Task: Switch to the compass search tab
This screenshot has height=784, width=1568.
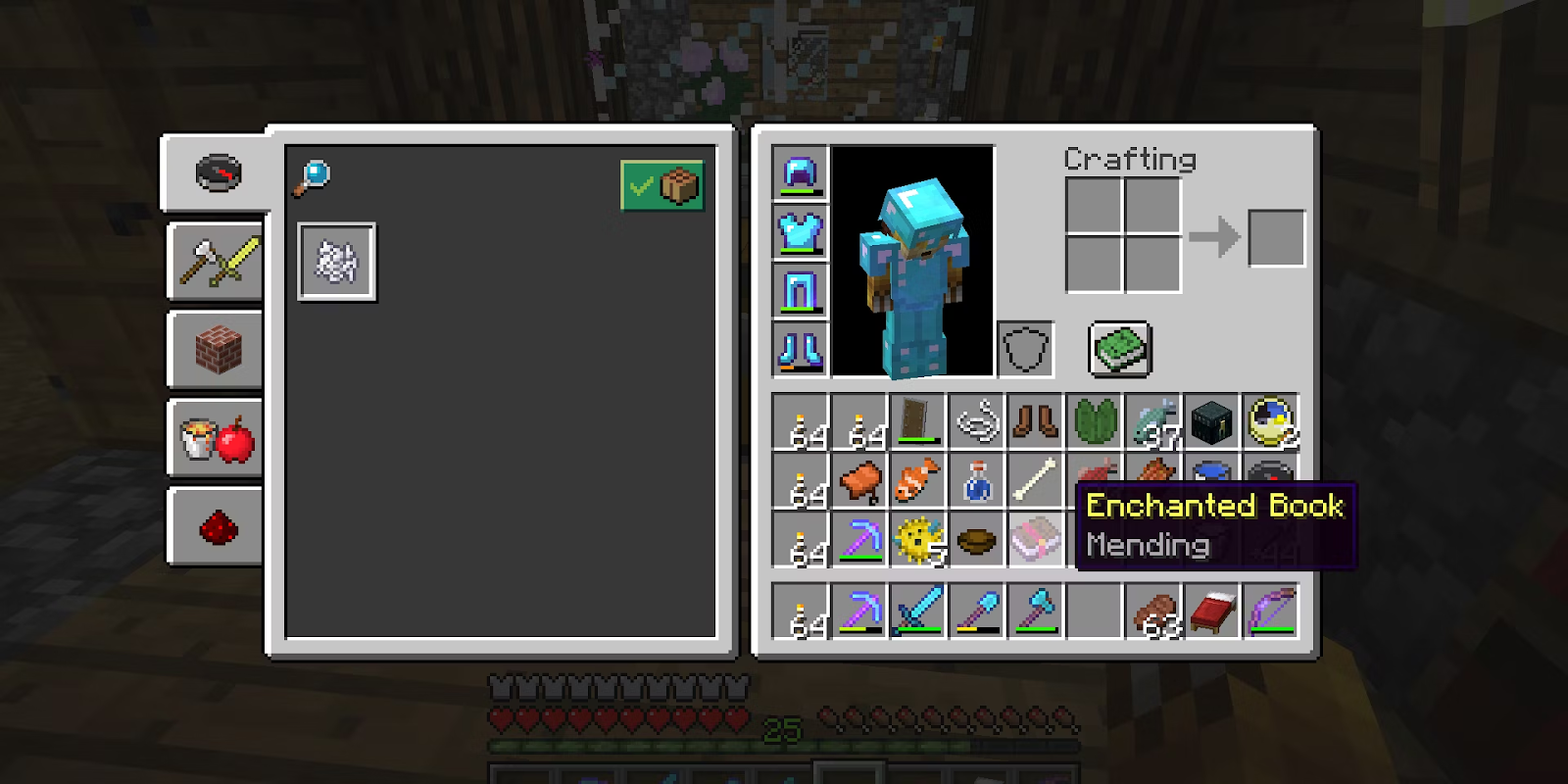Action: click(218, 173)
